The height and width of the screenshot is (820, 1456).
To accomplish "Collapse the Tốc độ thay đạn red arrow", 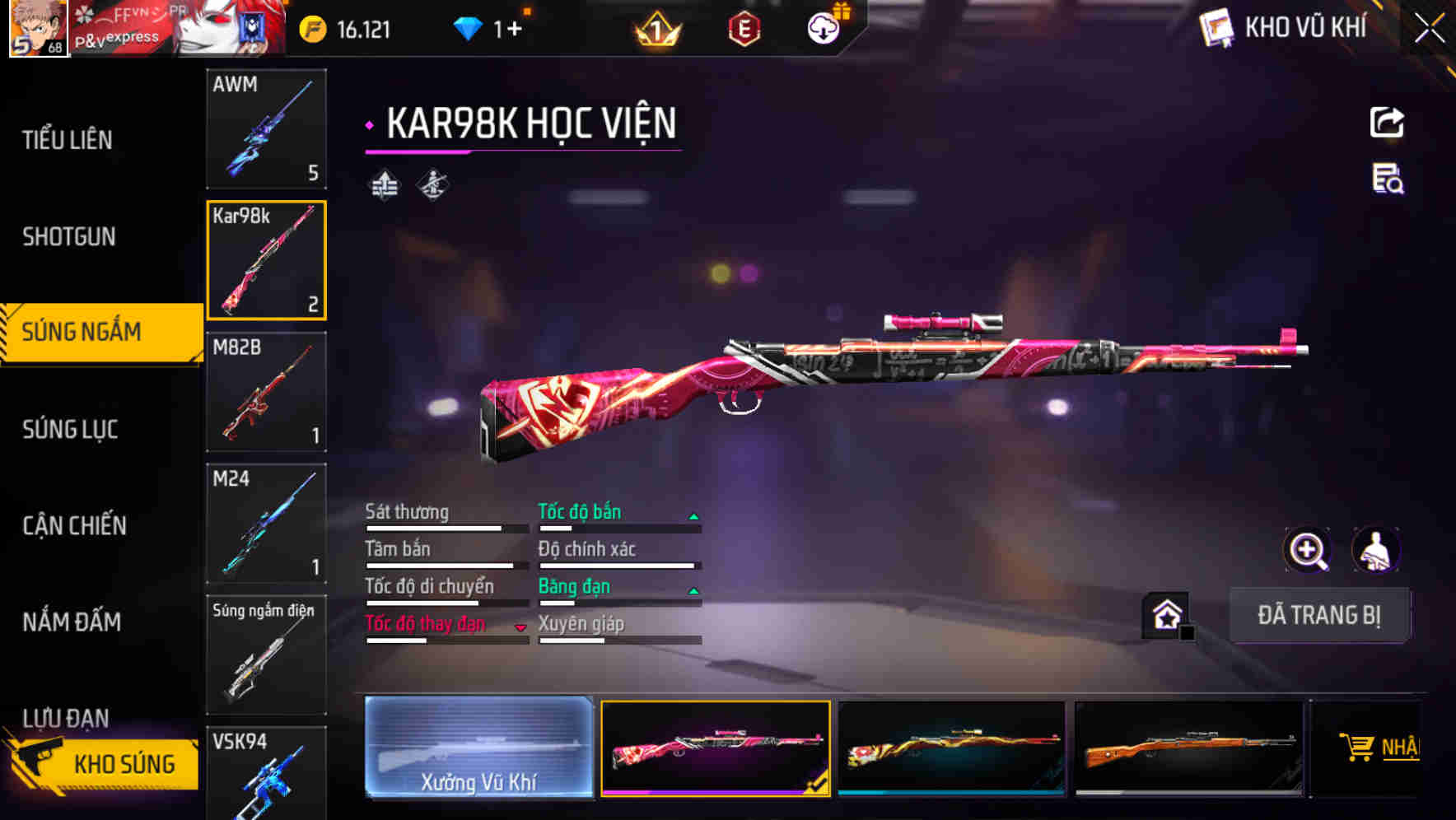I will (x=521, y=627).
